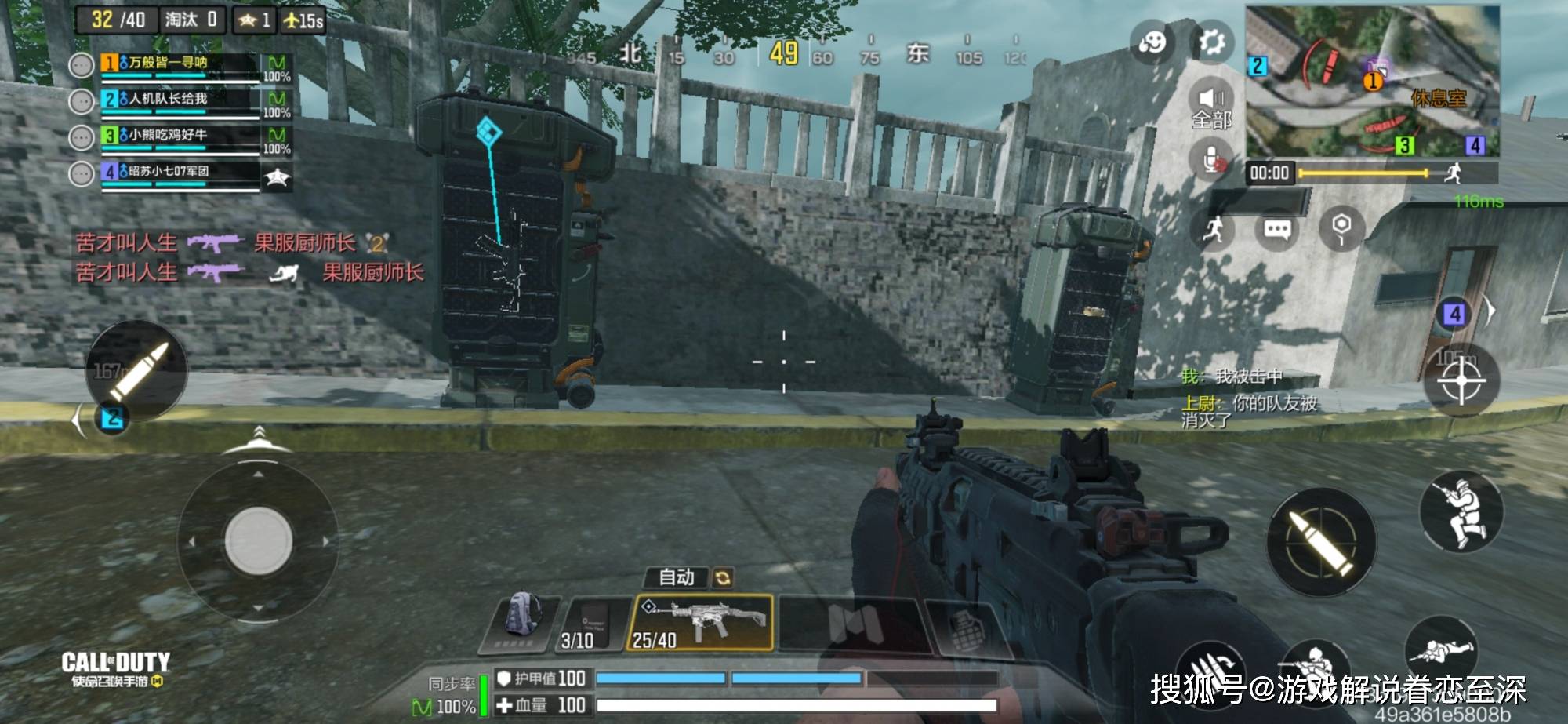The width and height of the screenshot is (1568, 724).
Task: Open the quick chat bubble
Action: pyautogui.click(x=1277, y=230)
